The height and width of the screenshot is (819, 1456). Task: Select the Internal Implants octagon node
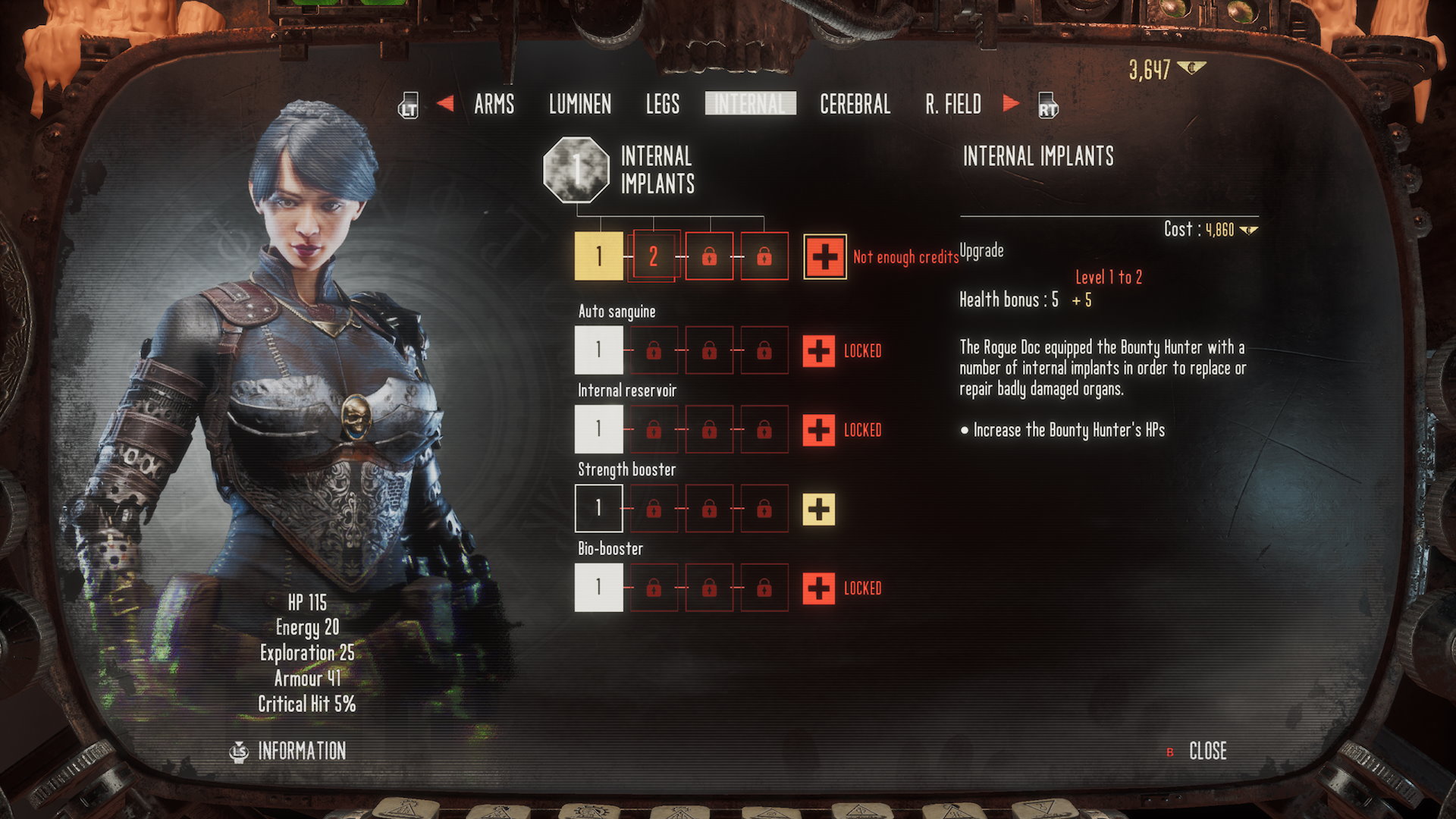(576, 170)
